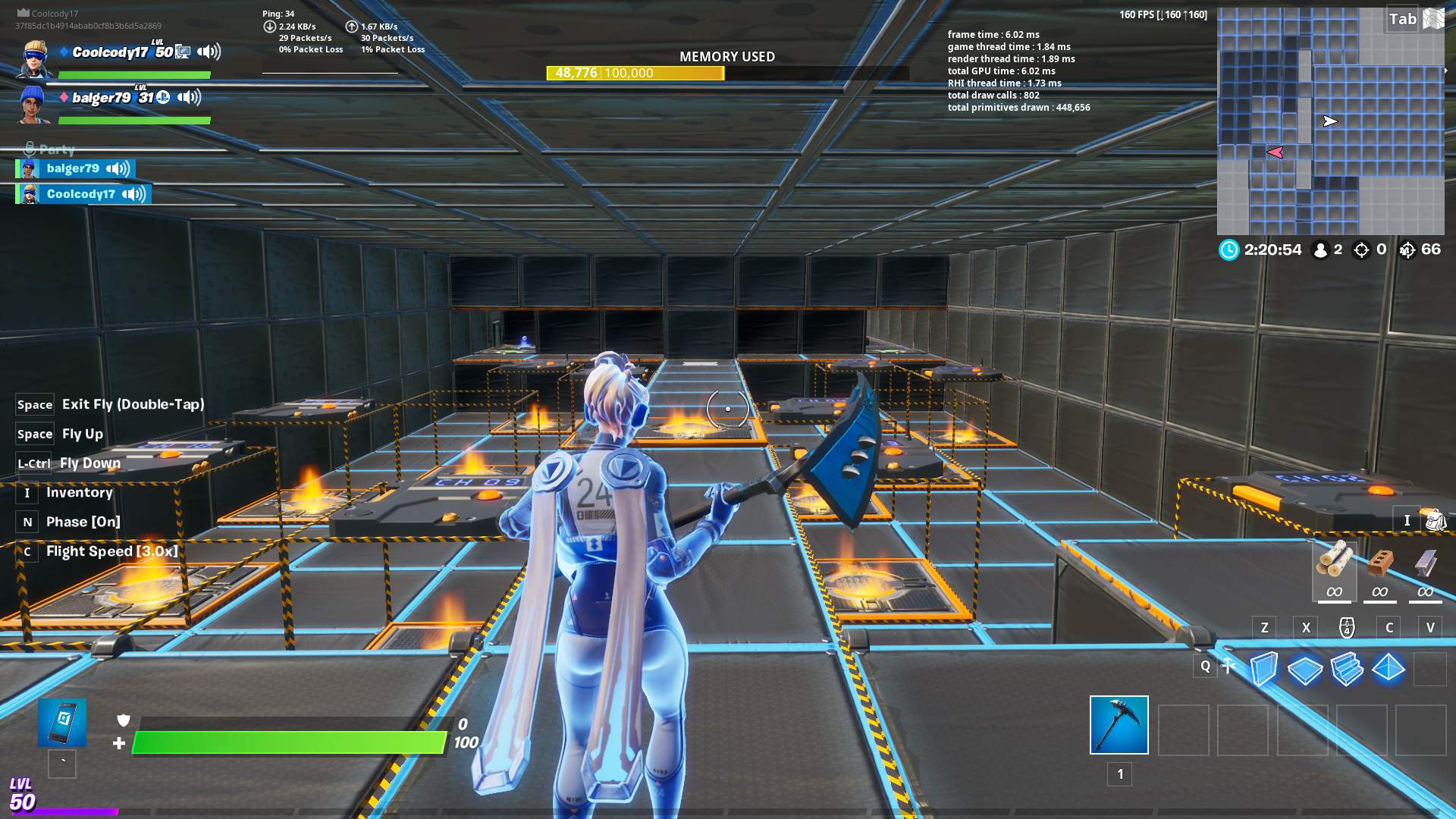This screenshot has width=1456, height=819.
Task: Click the Memory Used progress bar
Action: click(x=635, y=73)
